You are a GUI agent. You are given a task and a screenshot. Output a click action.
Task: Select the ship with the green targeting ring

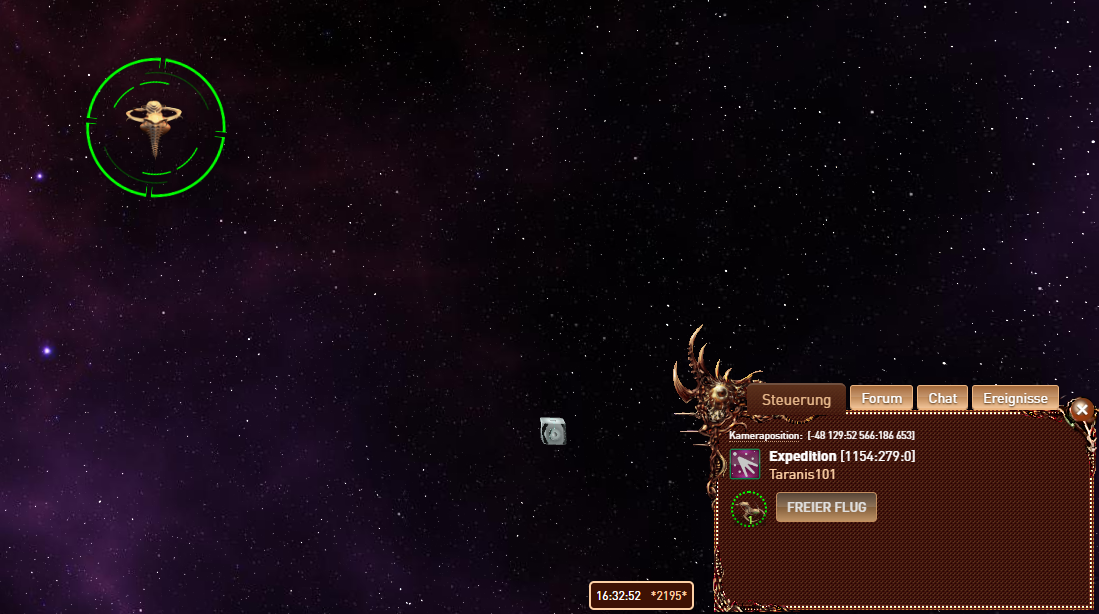pyautogui.click(x=156, y=127)
